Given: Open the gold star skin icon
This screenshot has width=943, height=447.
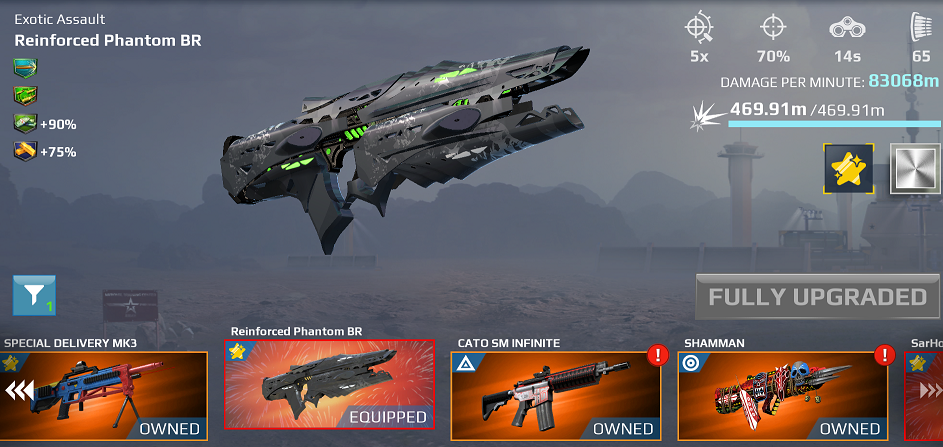Looking at the screenshot, I should pyautogui.click(x=849, y=169).
